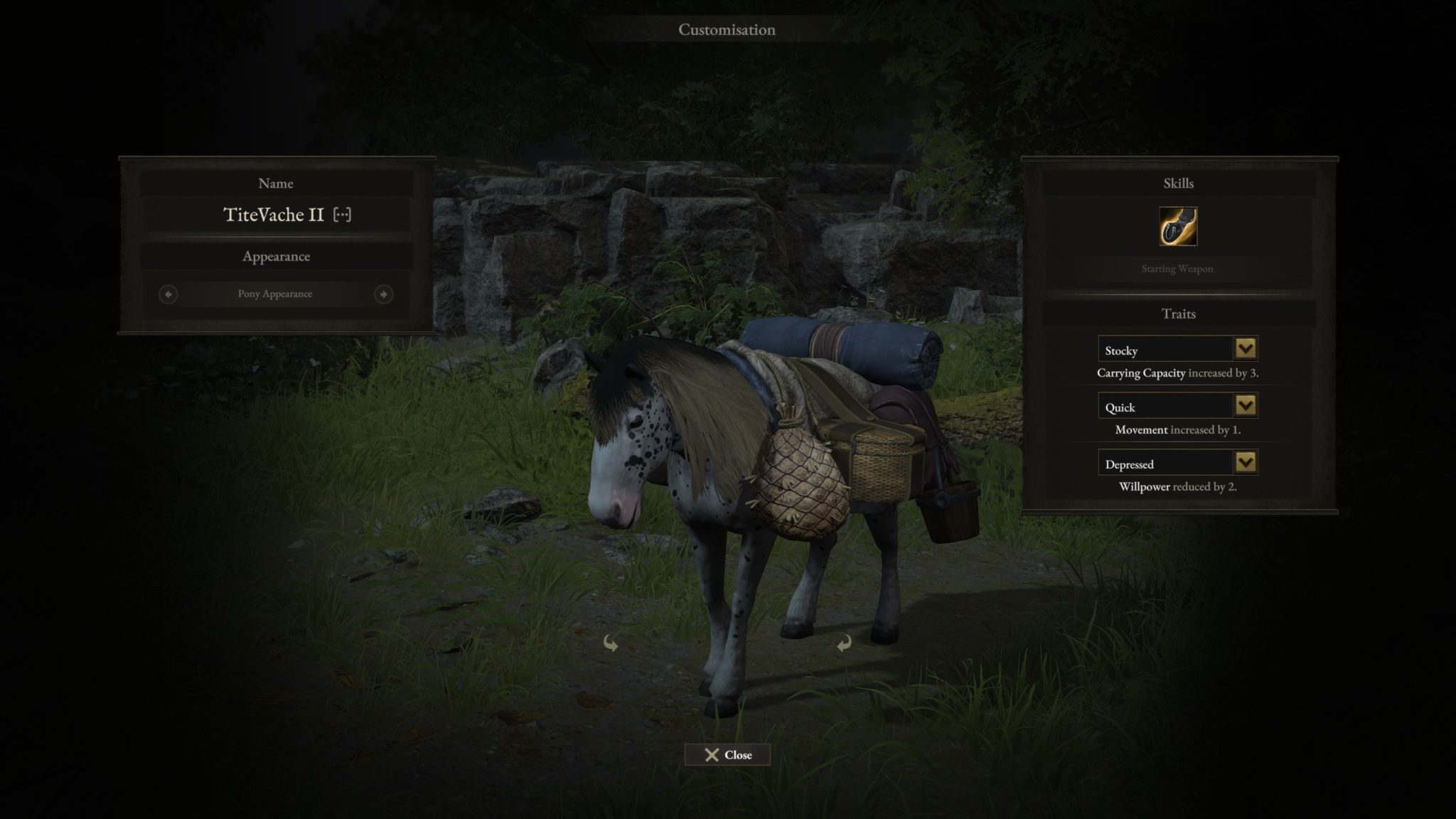Rotate the pony model right

click(x=844, y=643)
